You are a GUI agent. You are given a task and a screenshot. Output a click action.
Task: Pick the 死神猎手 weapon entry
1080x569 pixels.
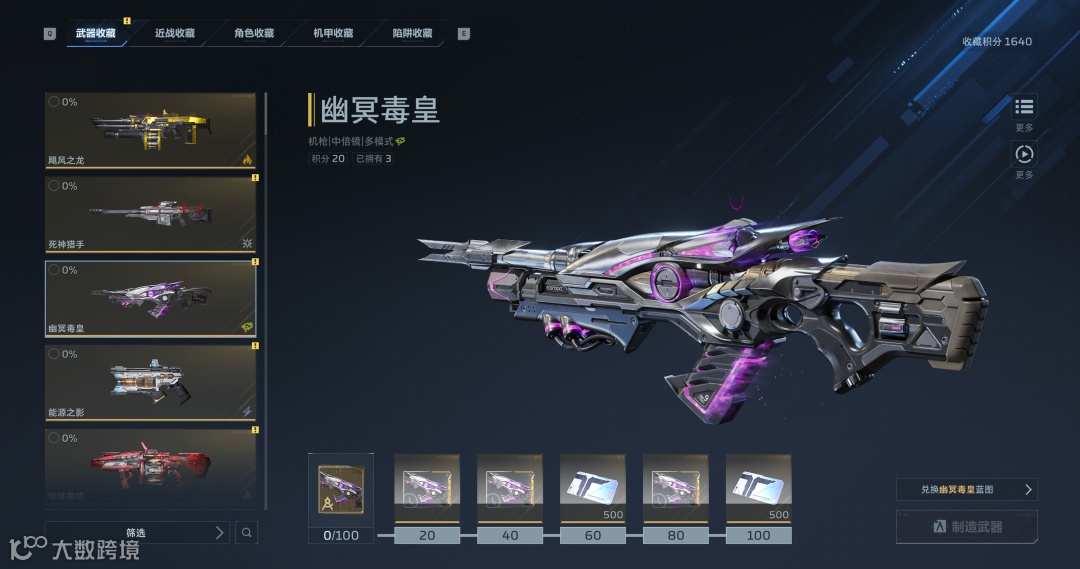[x=150, y=215]
